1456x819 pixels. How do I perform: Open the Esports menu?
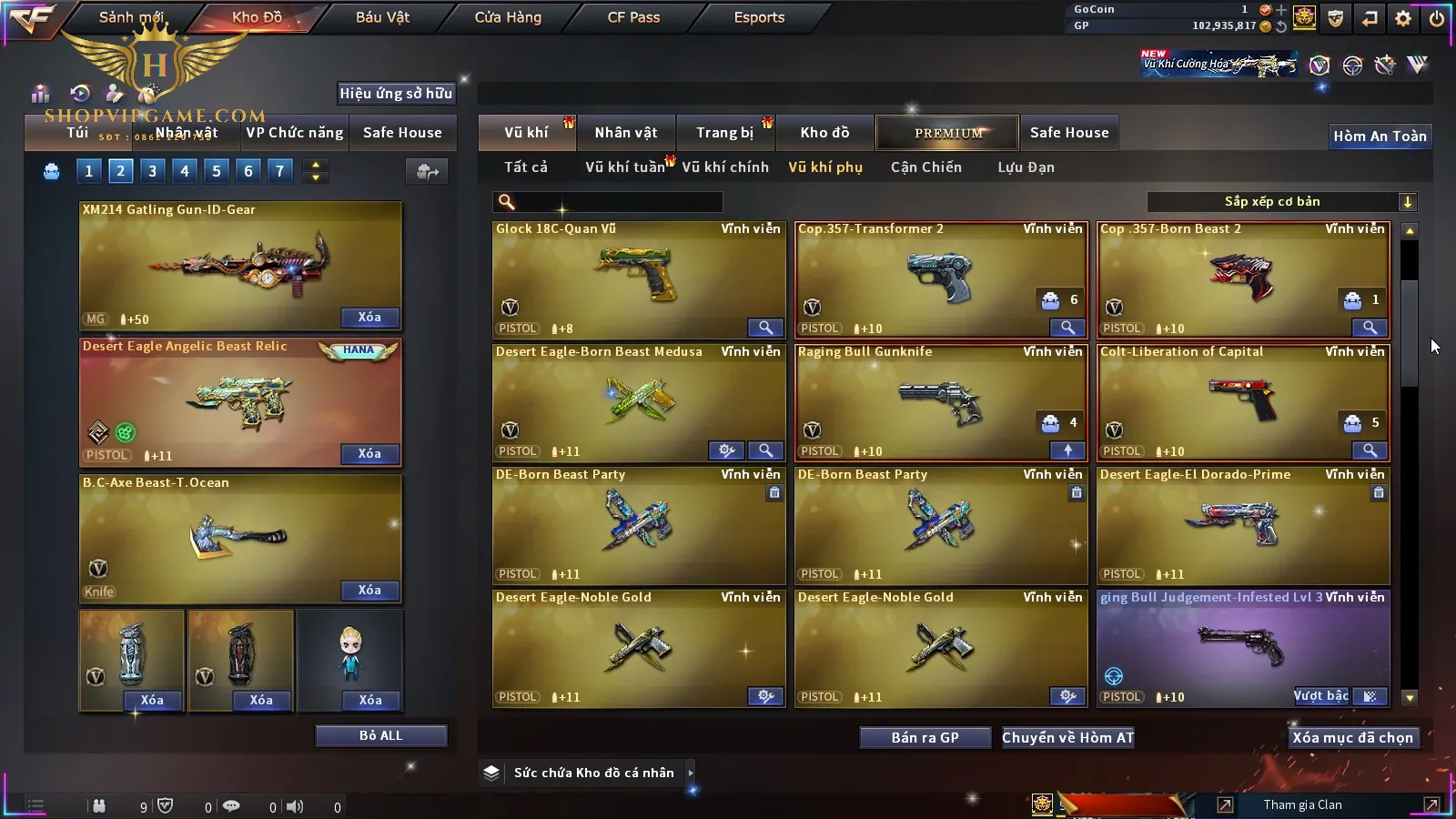pos(759,17)
